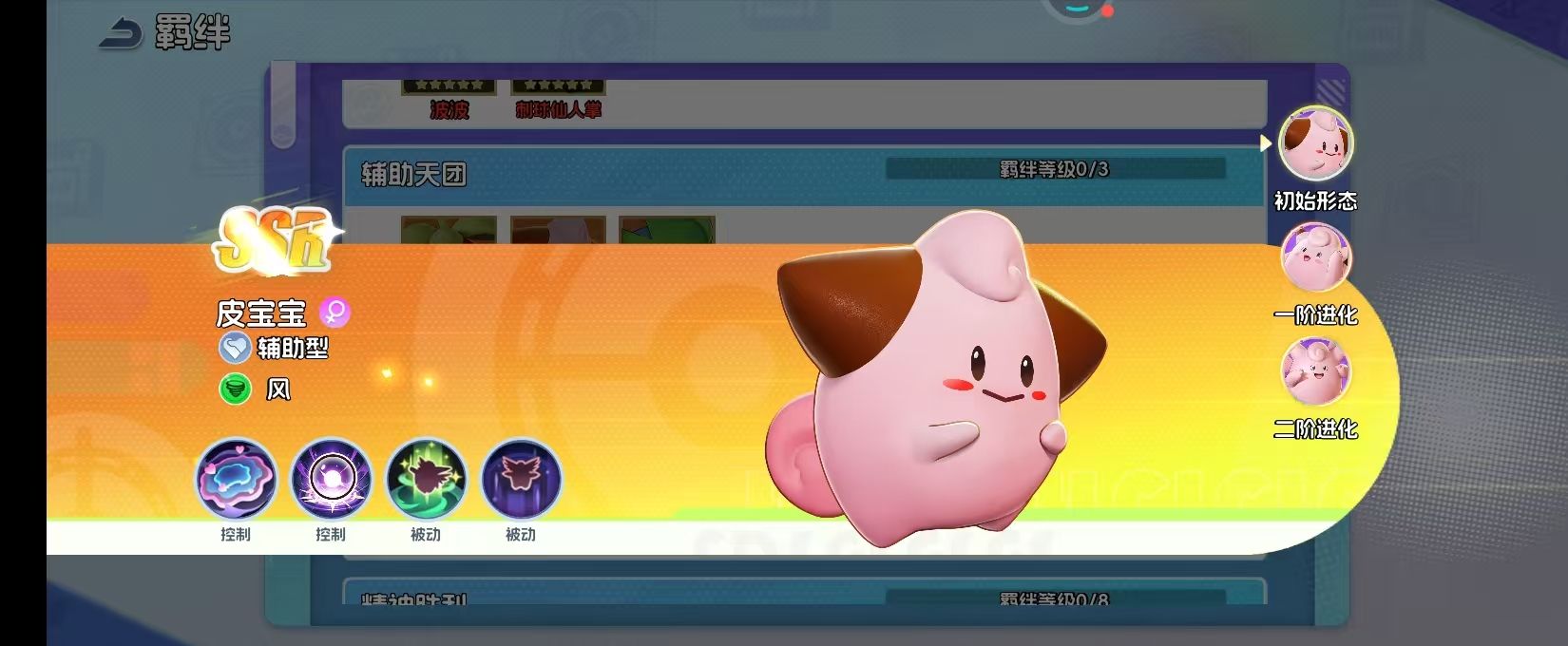
Task: Tap the green 风 element icon
Action: coord(235,389)
